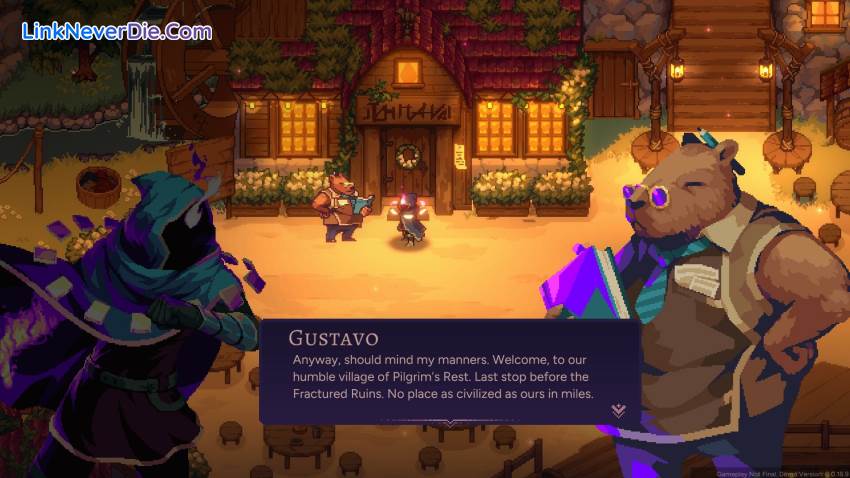
Task: Advance Gustavo's dialogue with the chevron arrow
Action: 619,410
